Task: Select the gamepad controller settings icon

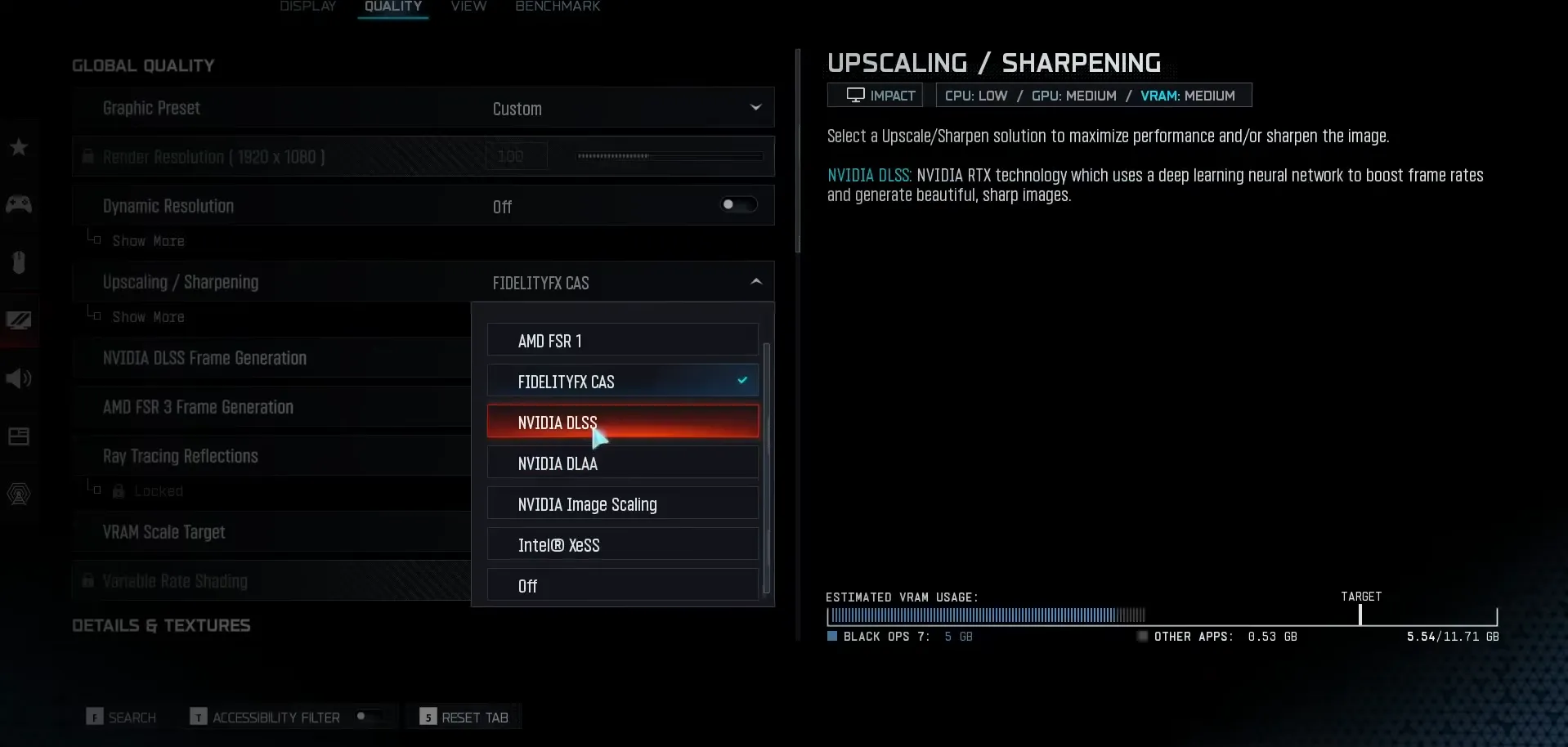Action: pyautogui.click(x=18, y=204)
